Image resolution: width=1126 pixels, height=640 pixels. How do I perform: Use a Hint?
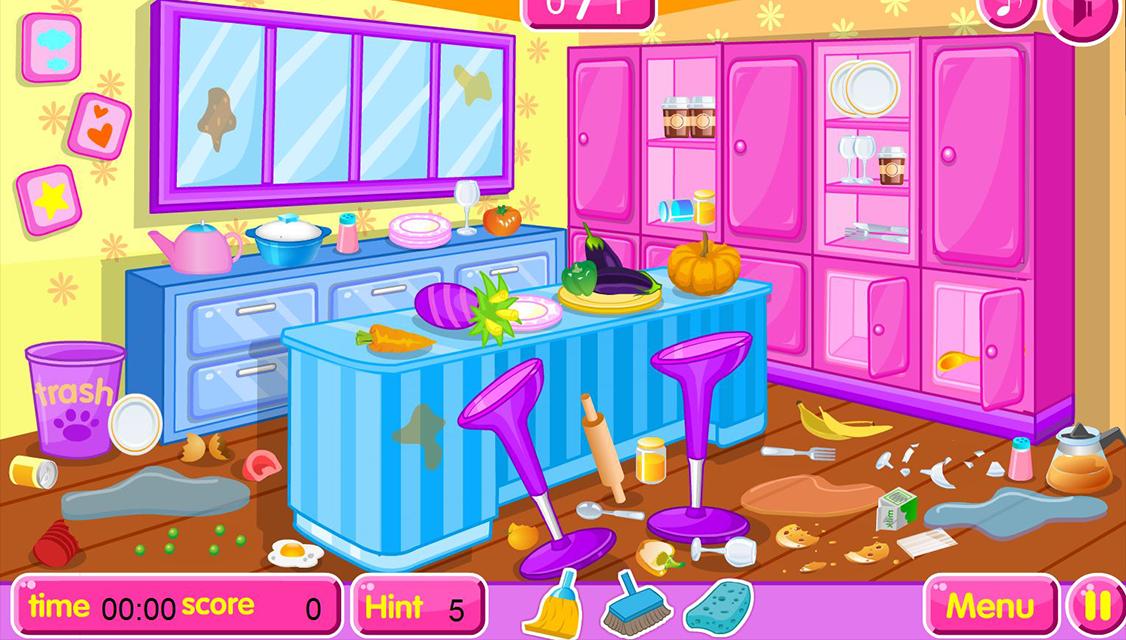pyautogui.click(x=418, y=607)
